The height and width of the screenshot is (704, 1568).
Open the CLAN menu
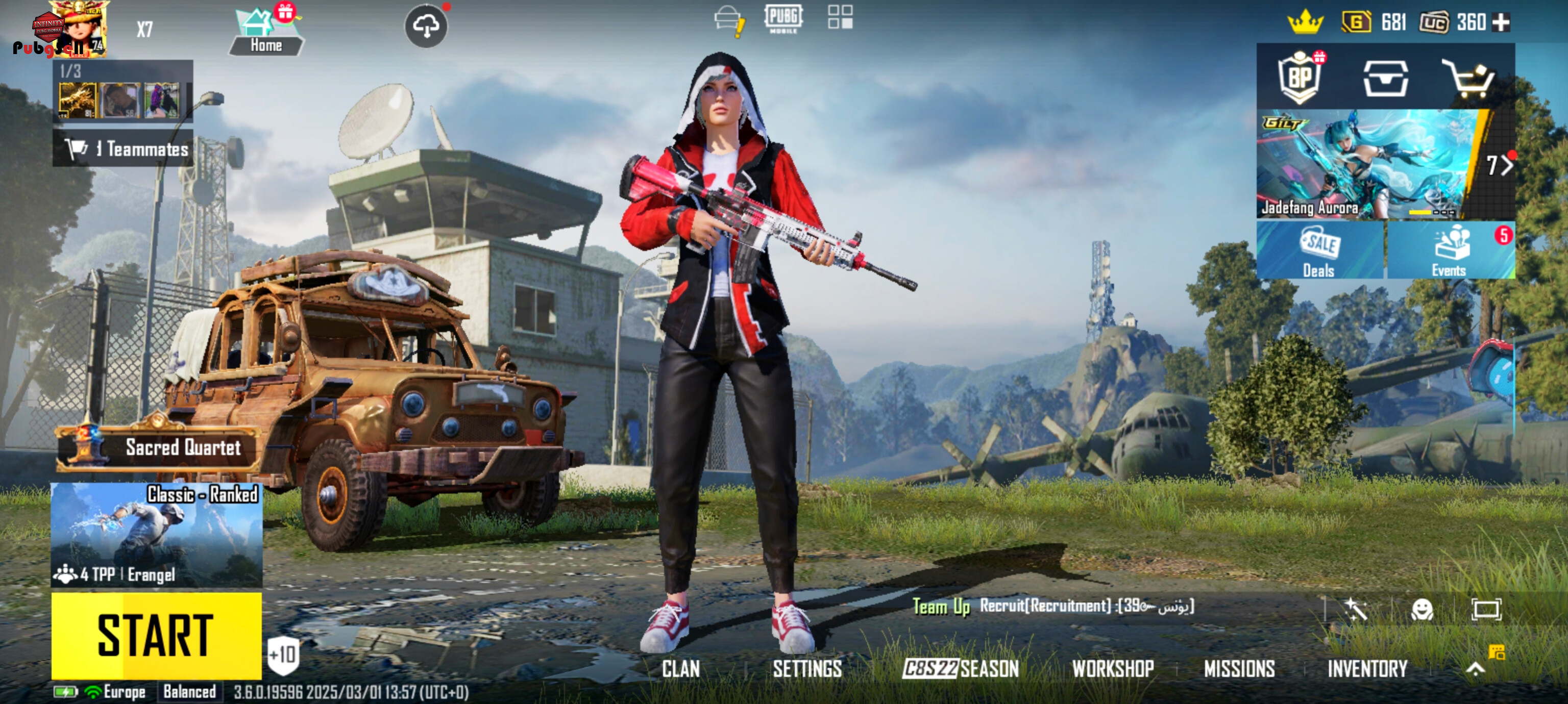click(x=680, y=669)
